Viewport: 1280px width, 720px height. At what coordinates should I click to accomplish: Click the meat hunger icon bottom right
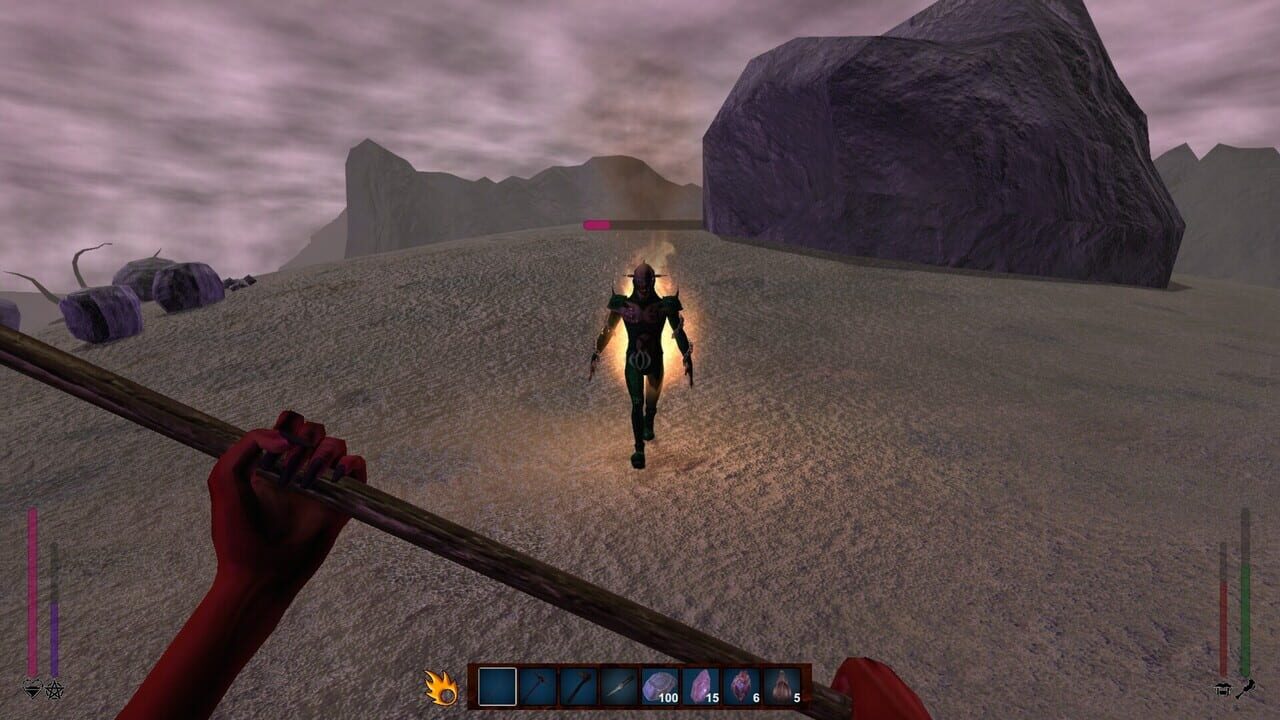tap(1222, 690)
